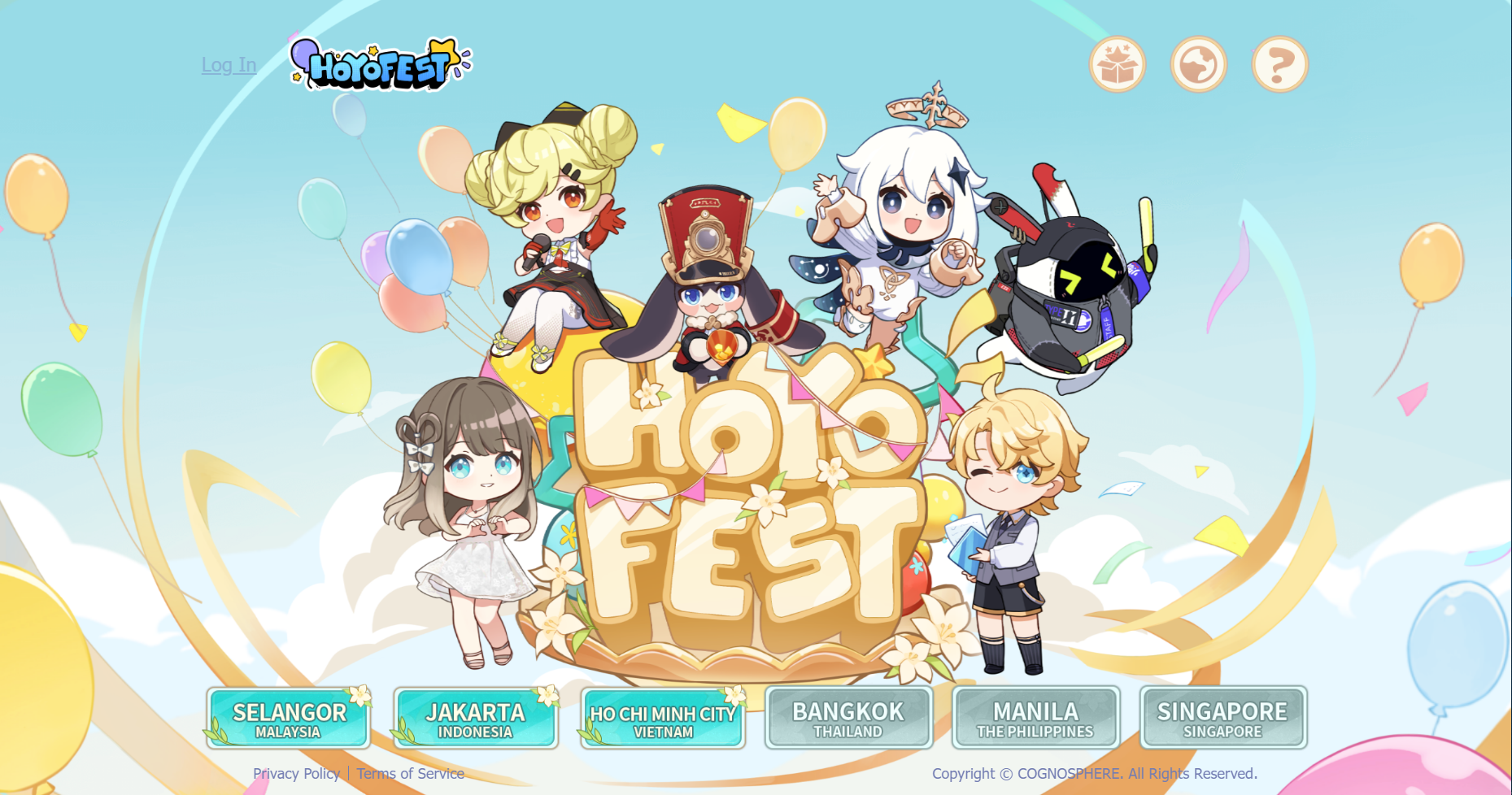
Task: Select the JAKARTA Indonesia location
Action: click(x=476, y=719)
